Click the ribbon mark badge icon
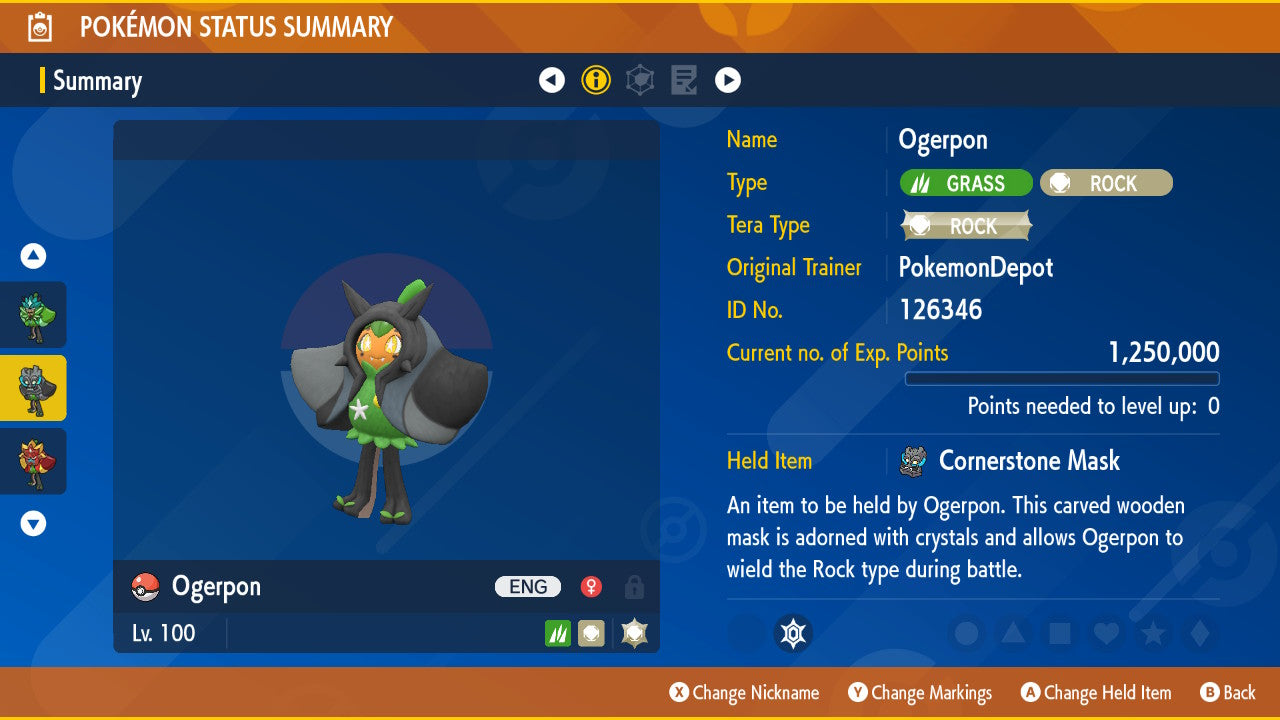Viewport: 1280px width, 720px height. 793,633
